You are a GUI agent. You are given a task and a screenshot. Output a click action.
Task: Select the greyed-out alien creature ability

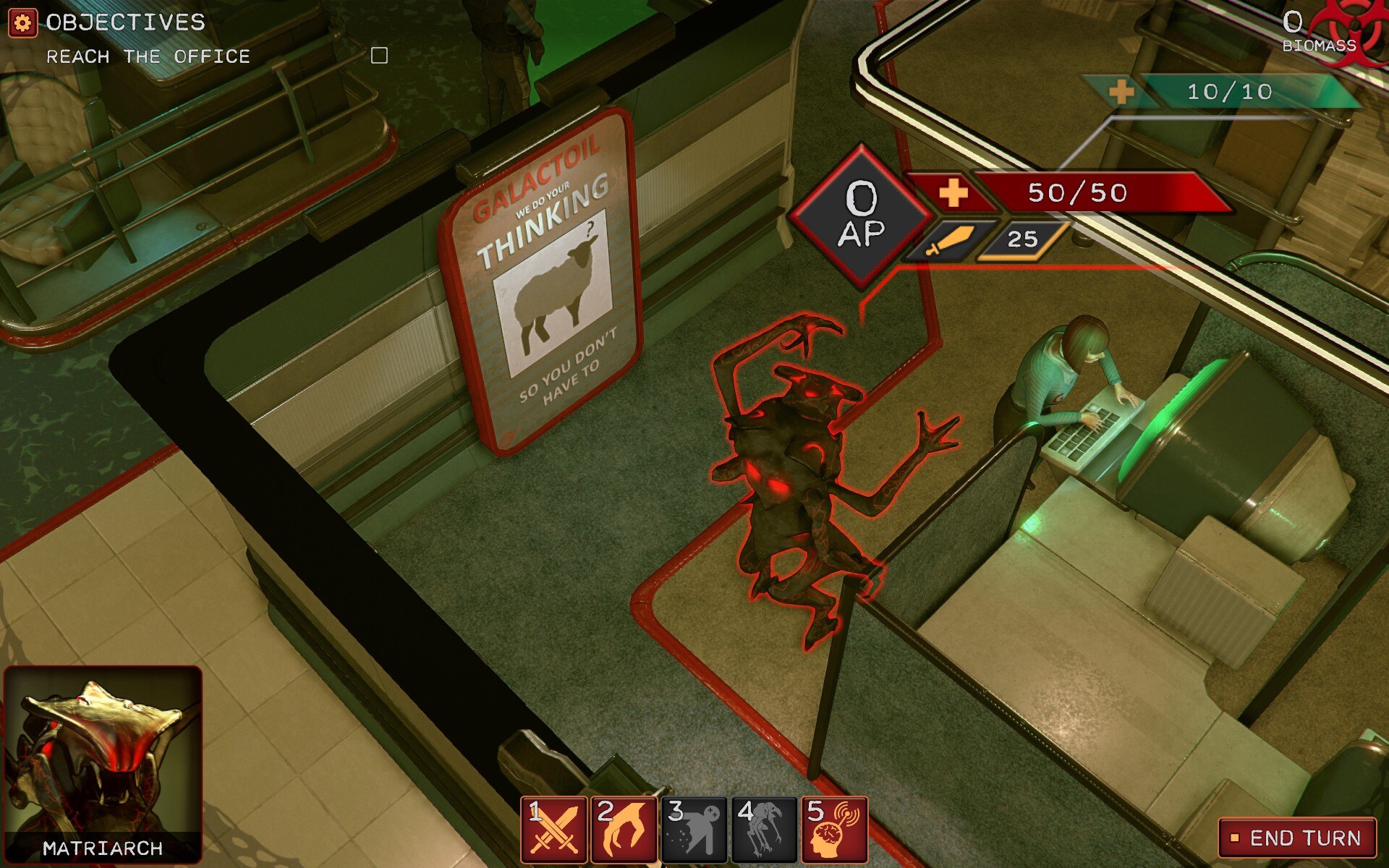point(764,830)
